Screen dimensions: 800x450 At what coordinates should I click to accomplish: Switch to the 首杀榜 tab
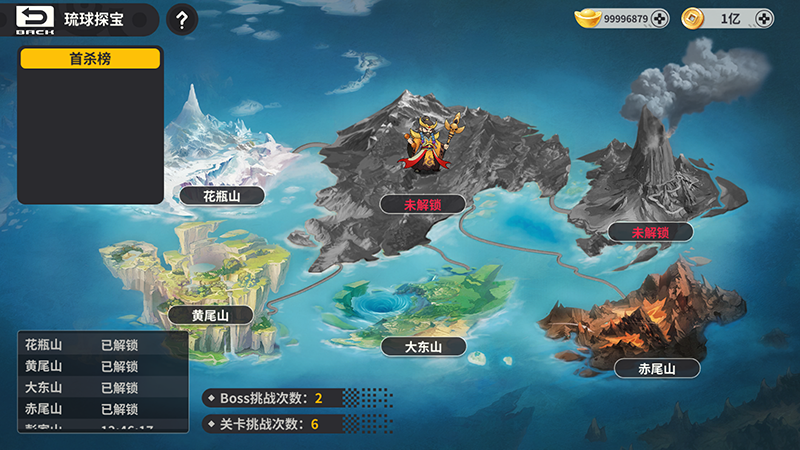tap(90, 59)
